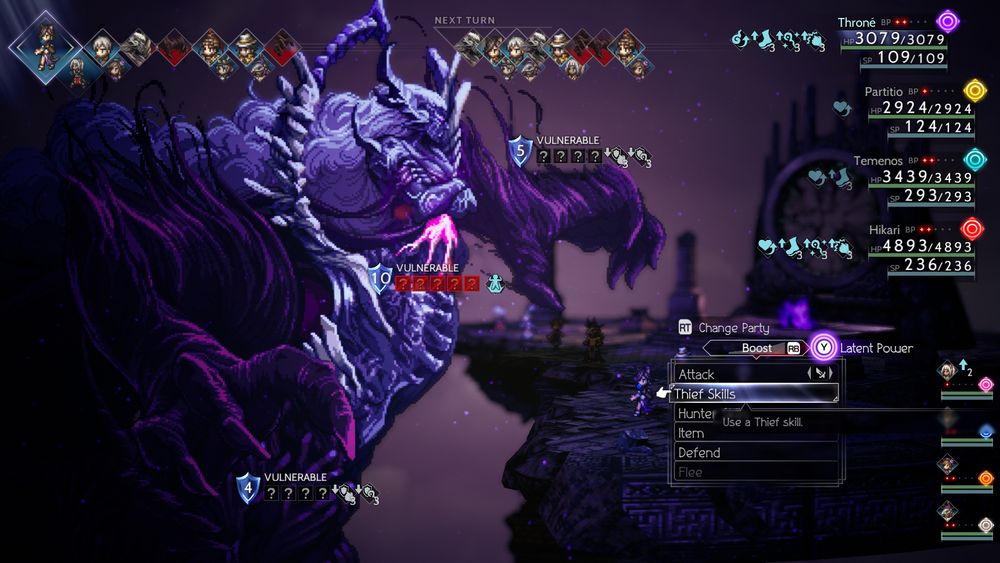Open the Item command
The image size is (1000, 563).
(x=692, y=433)
